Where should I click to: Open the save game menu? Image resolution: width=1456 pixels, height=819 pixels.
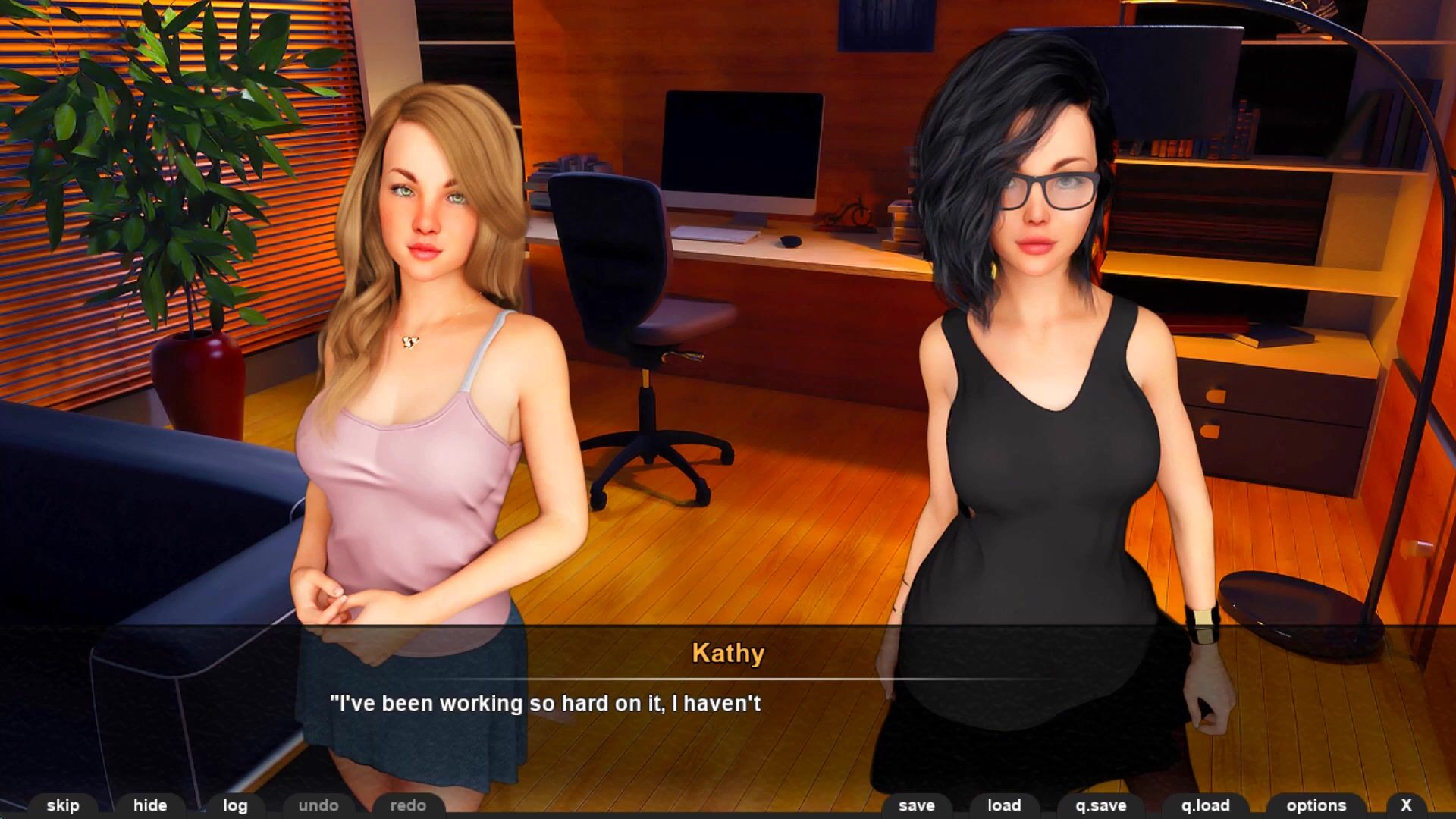[x=917, y=805]
